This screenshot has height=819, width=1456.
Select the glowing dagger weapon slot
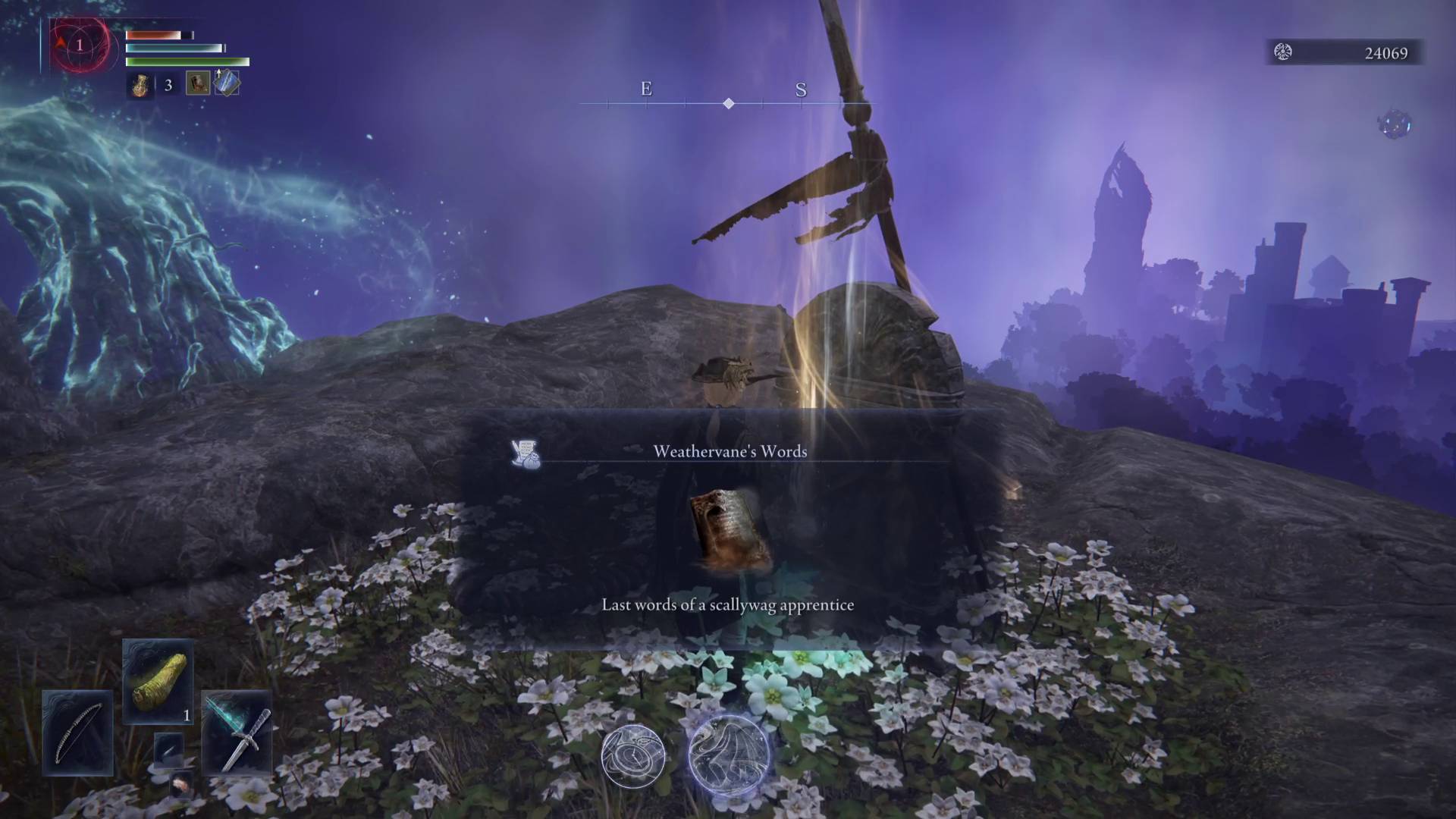click(237, 733)
